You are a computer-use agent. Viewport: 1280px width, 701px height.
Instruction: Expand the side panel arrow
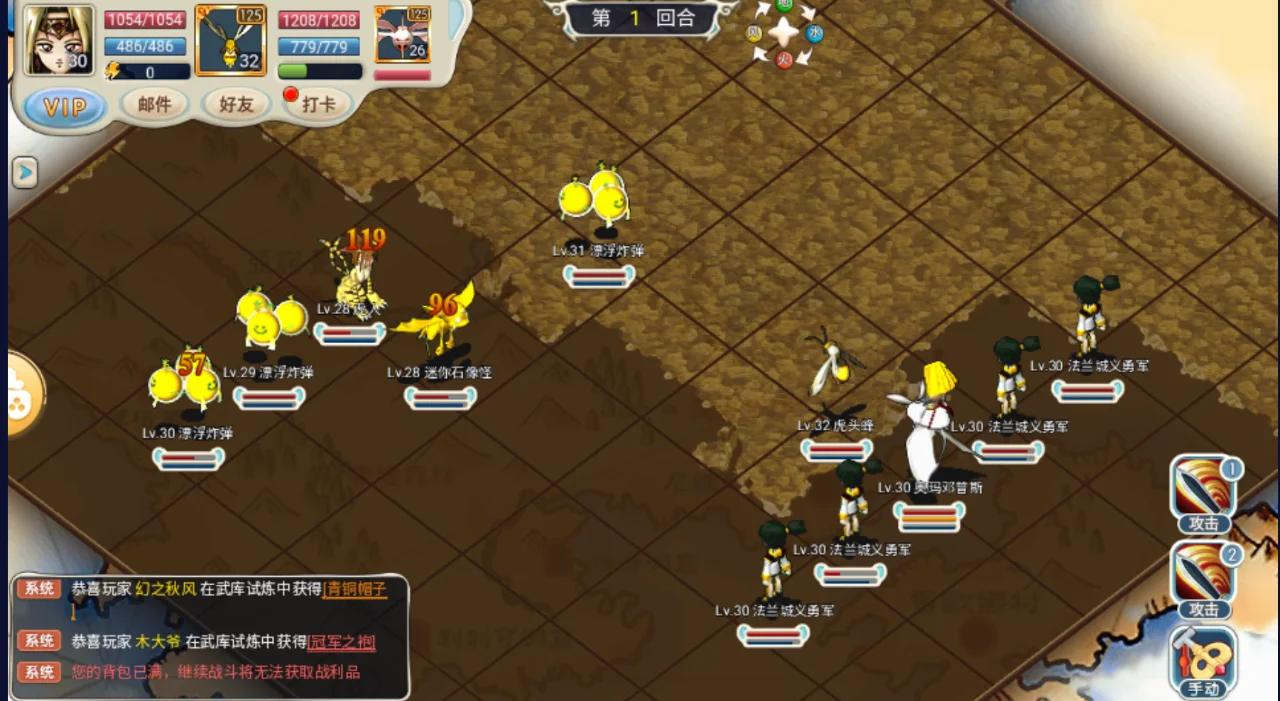point(24,173)
